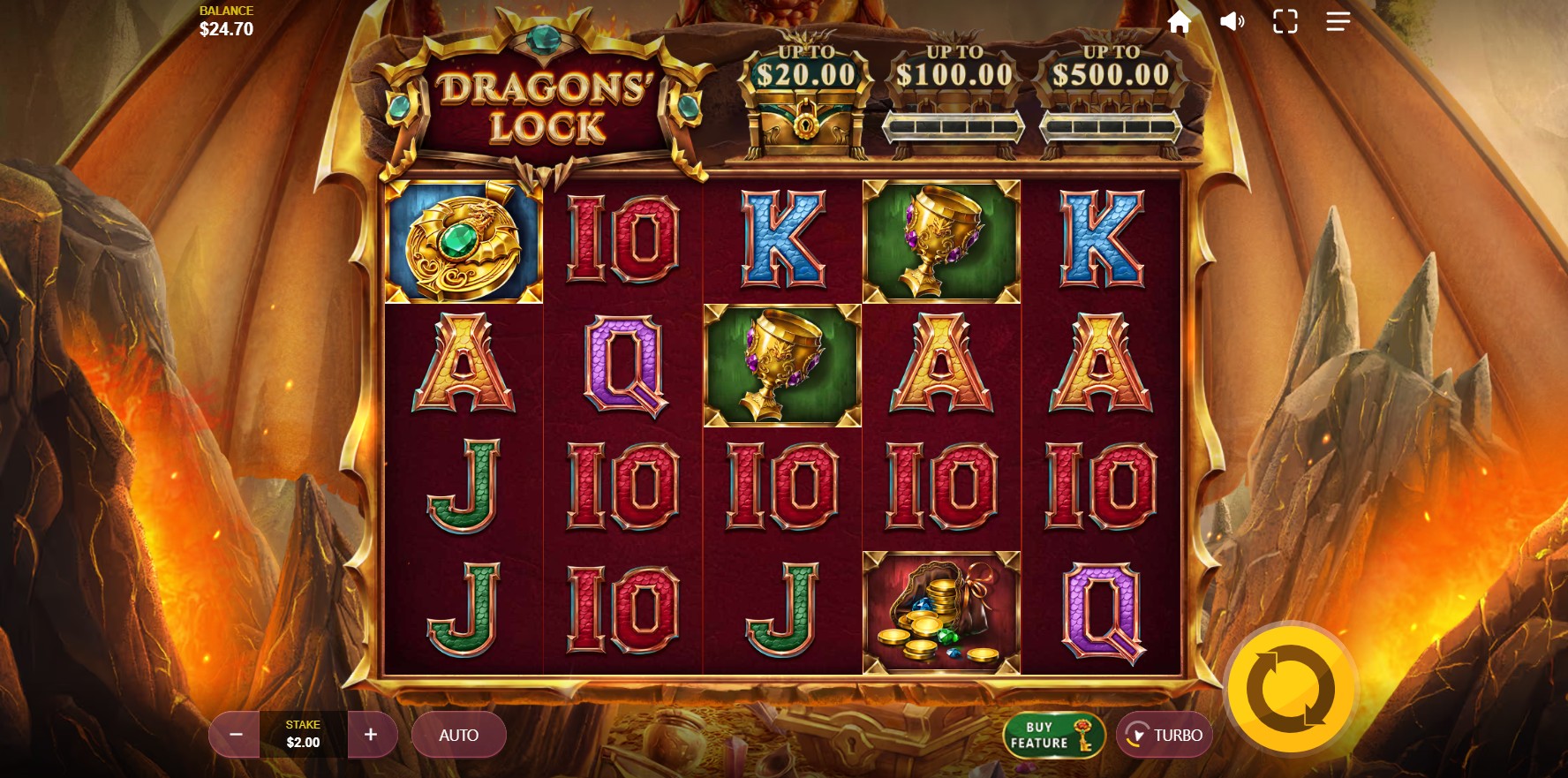
Task: Click the home icon
Action: 1180,22
